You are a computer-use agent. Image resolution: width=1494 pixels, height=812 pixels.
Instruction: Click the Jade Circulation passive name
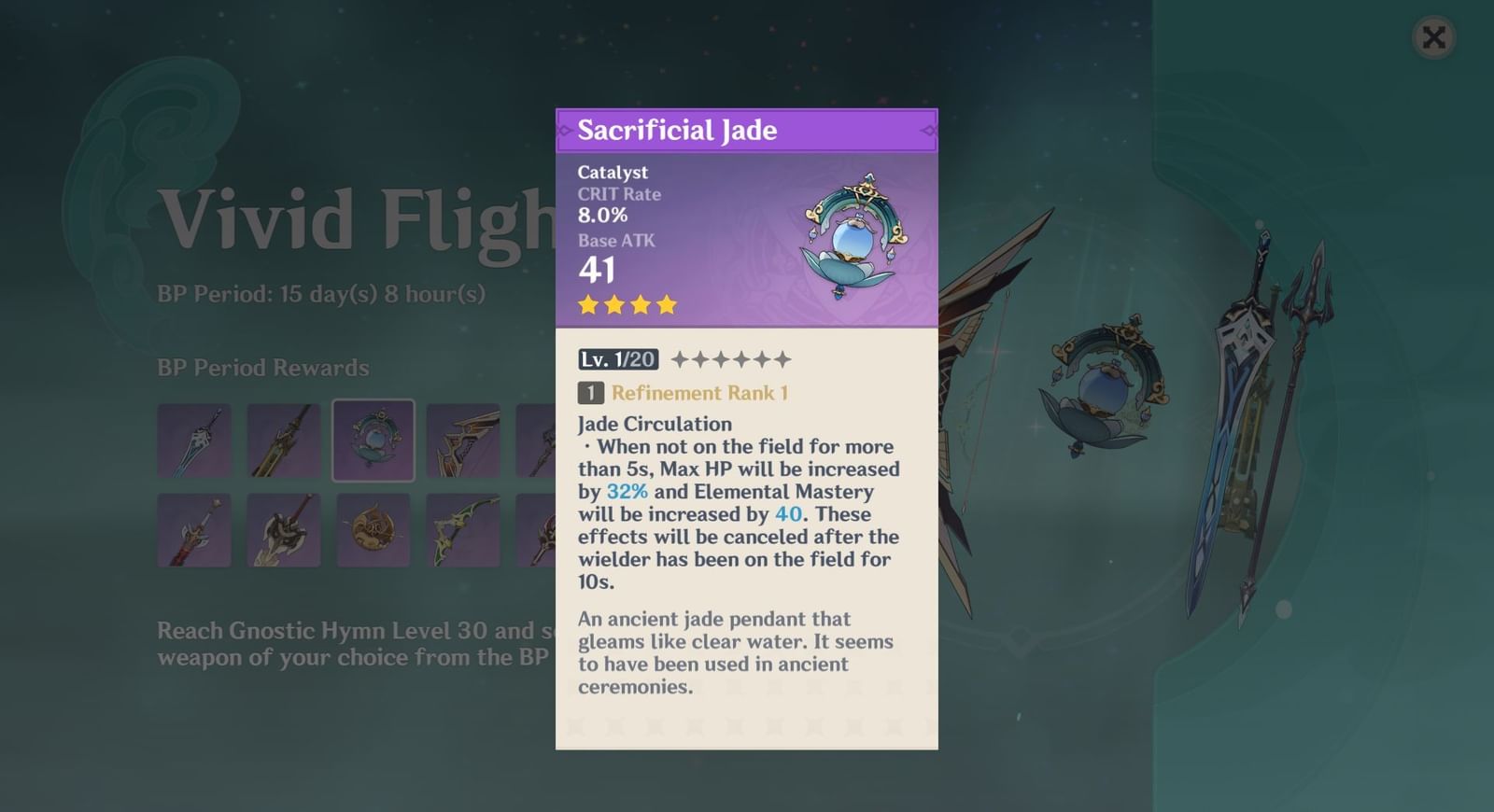pyautogui.click(x=655, y=424)
